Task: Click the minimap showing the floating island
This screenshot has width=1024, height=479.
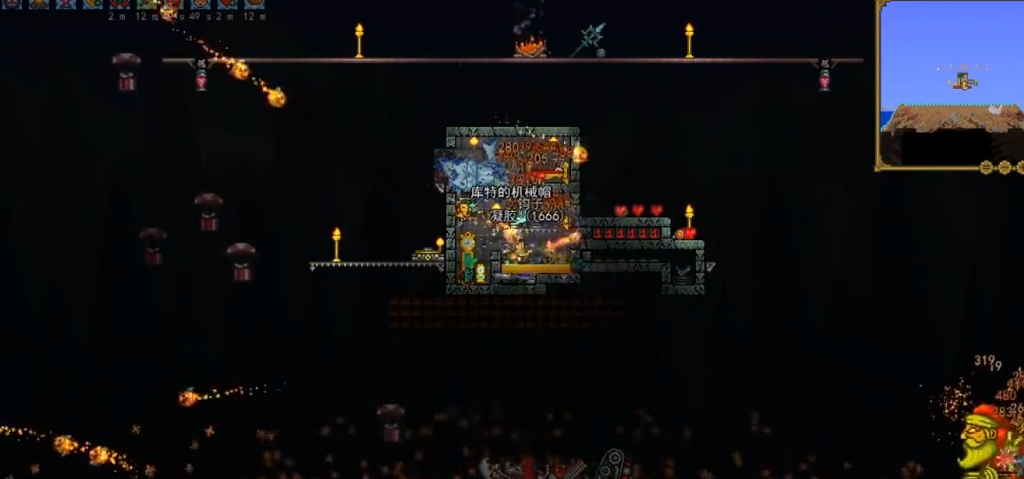Action: click(x=948, y=83)
